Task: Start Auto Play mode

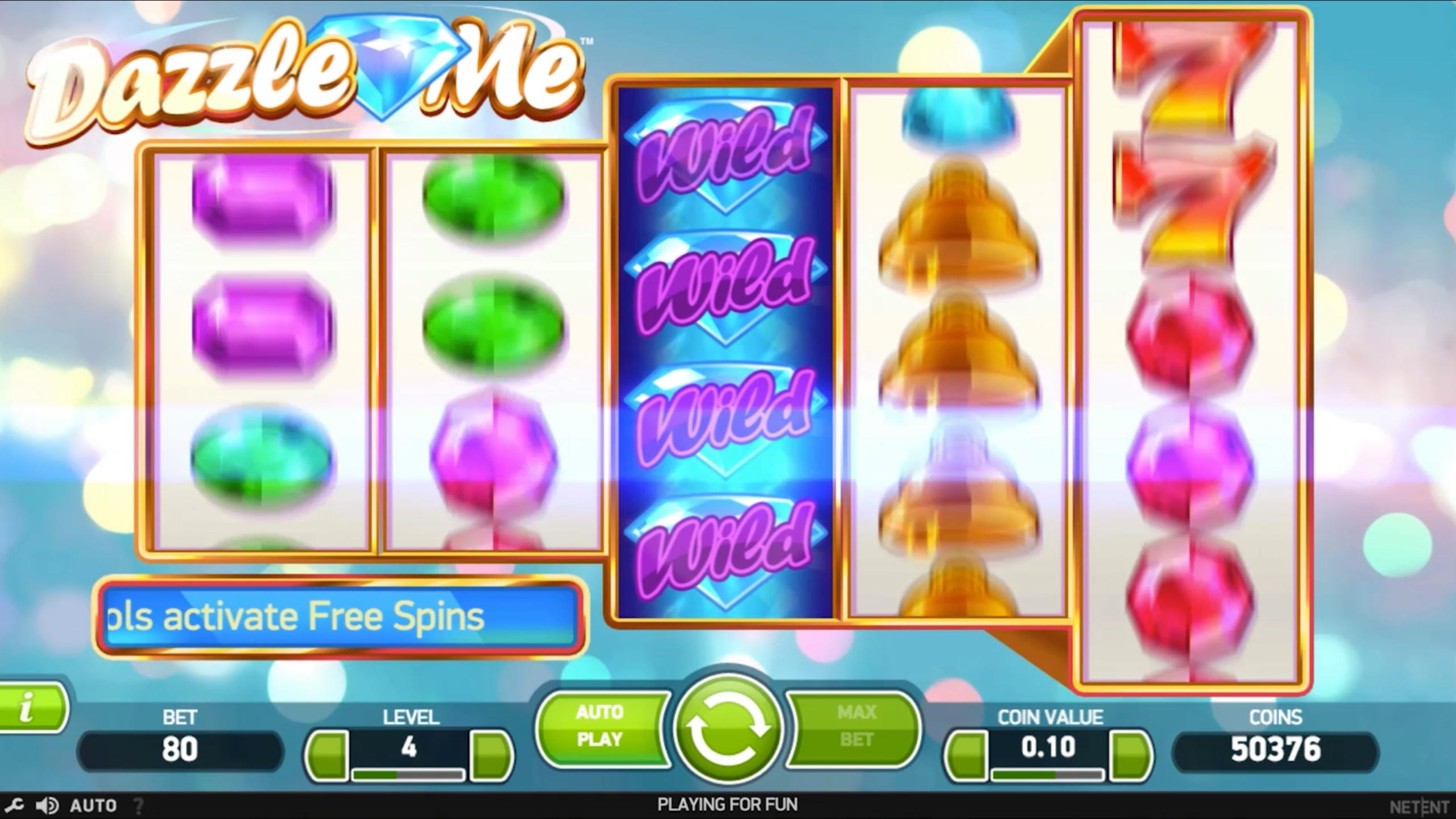Action: click(x=600, y=726)
